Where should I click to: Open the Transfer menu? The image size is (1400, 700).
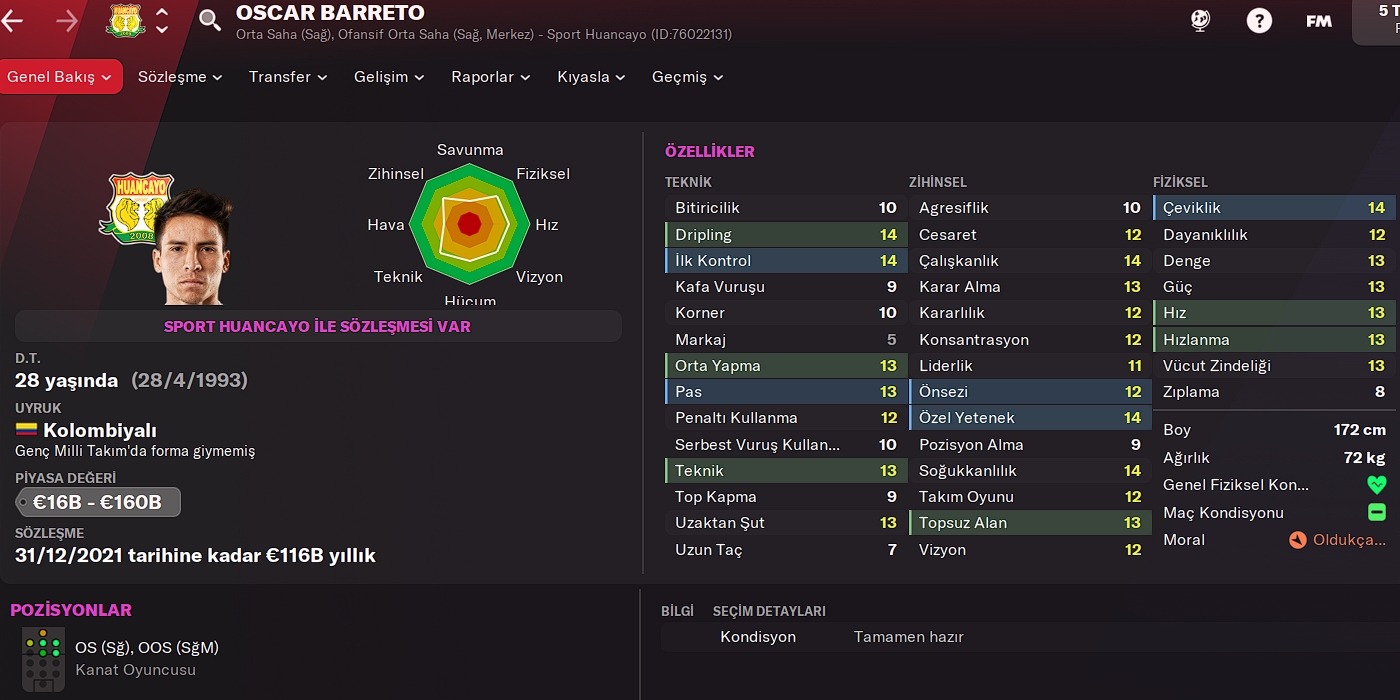point(288,77)
